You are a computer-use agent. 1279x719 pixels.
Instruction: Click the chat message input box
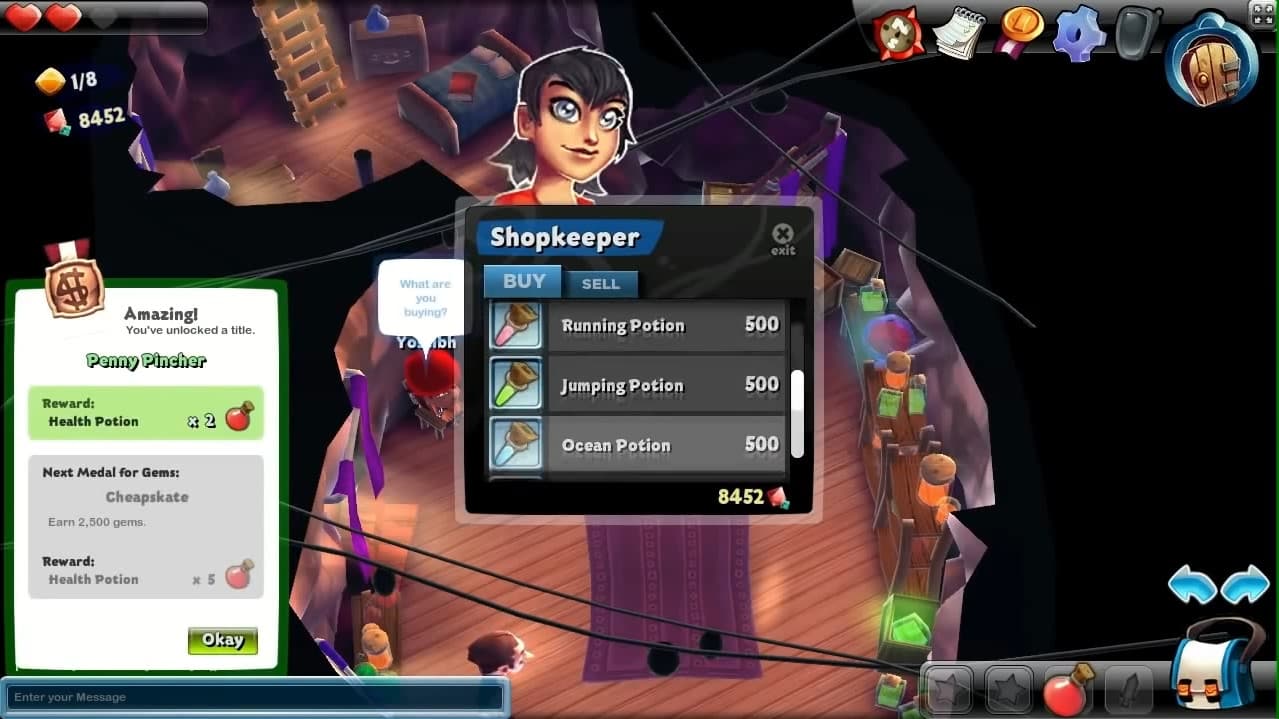(255, 697)
